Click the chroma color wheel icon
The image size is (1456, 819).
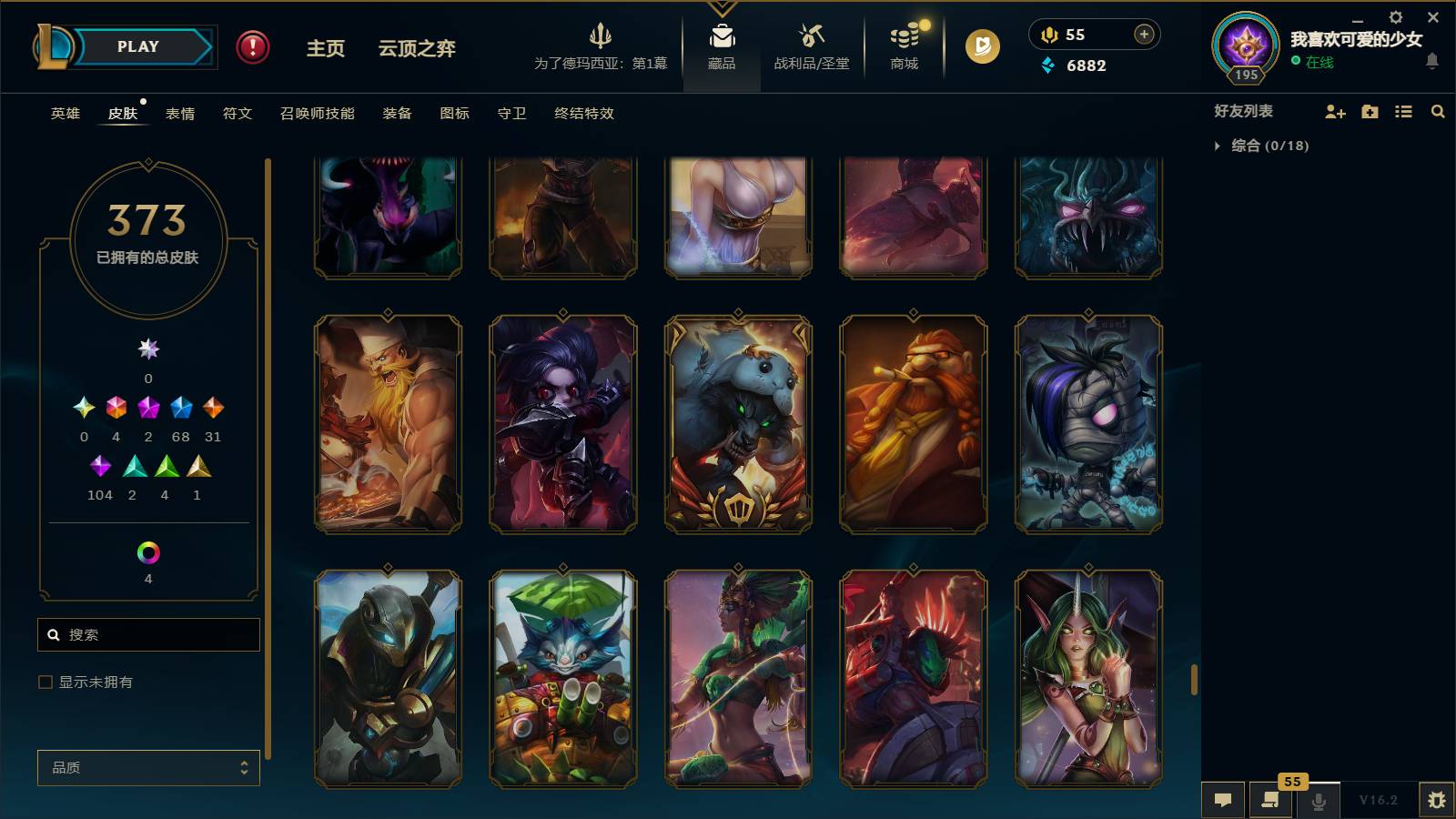tap(147, 550)
